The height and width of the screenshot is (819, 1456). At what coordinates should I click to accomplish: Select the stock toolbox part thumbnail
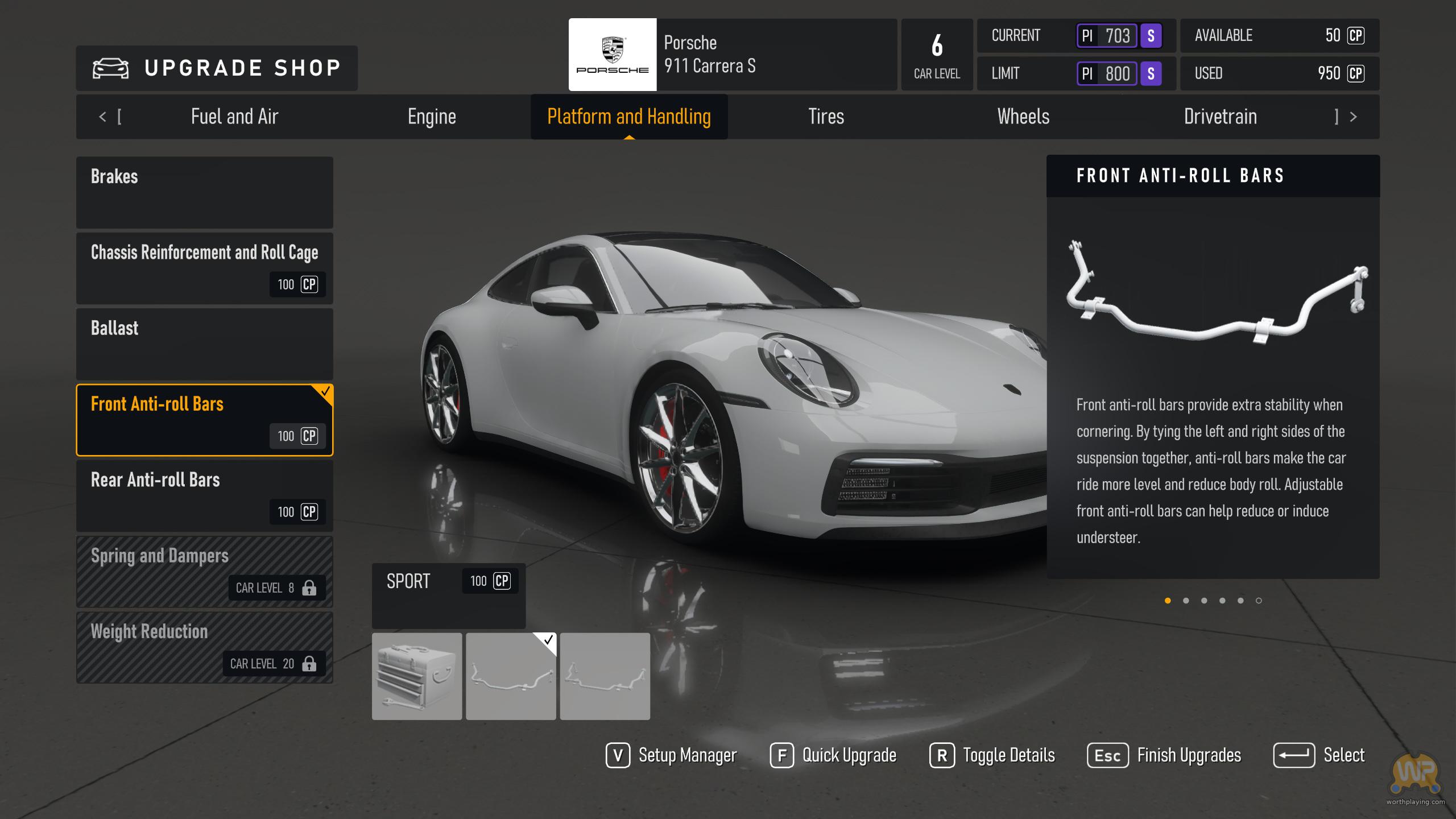point(417,676)
